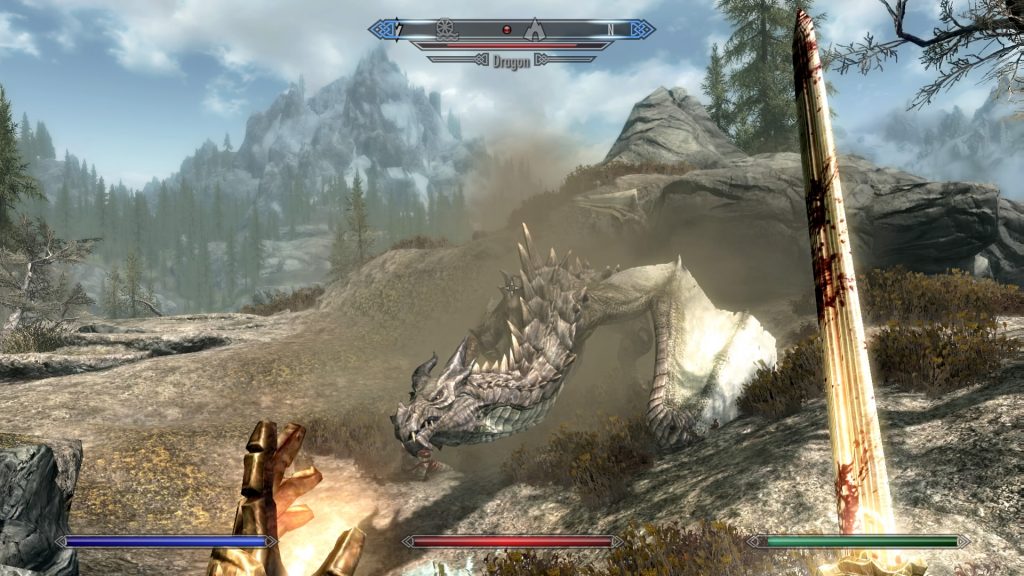Screen dimensions: 1024x576
Task: Click the cave marker on the compass
Action: pos(535,28)
